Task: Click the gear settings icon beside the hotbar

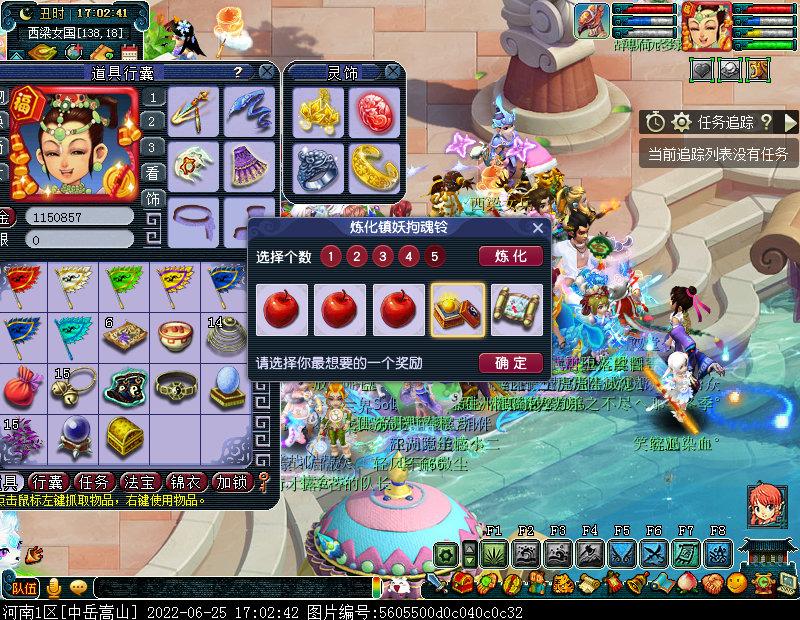Action: (445, 553)
